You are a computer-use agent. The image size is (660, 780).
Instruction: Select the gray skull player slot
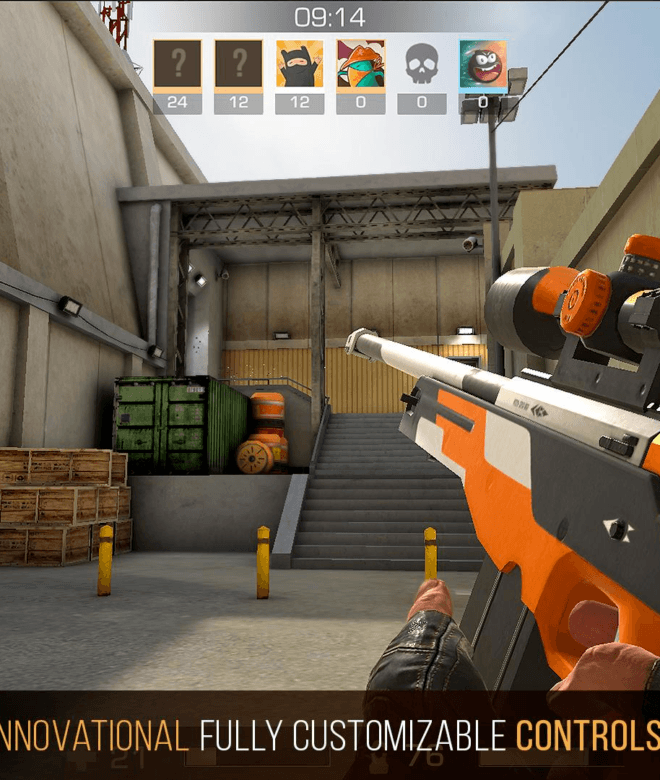[421, 65]
